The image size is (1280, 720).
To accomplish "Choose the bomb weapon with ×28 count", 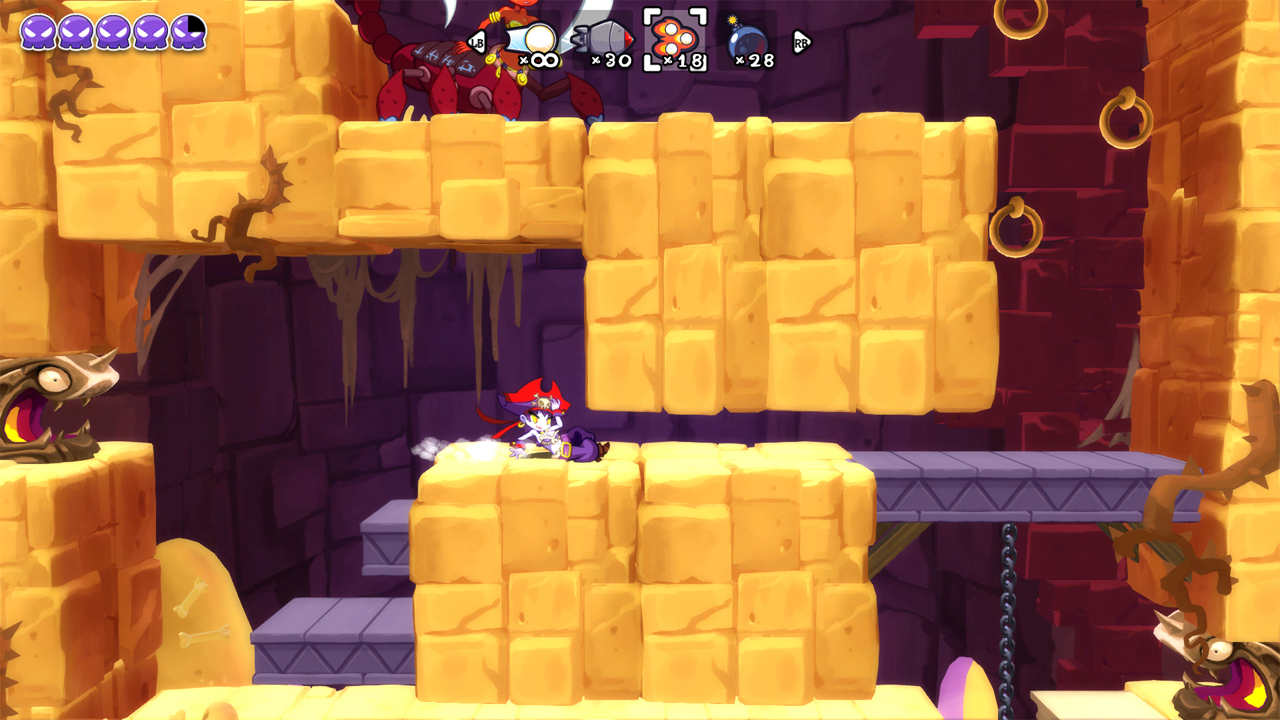I will (746, 42).
